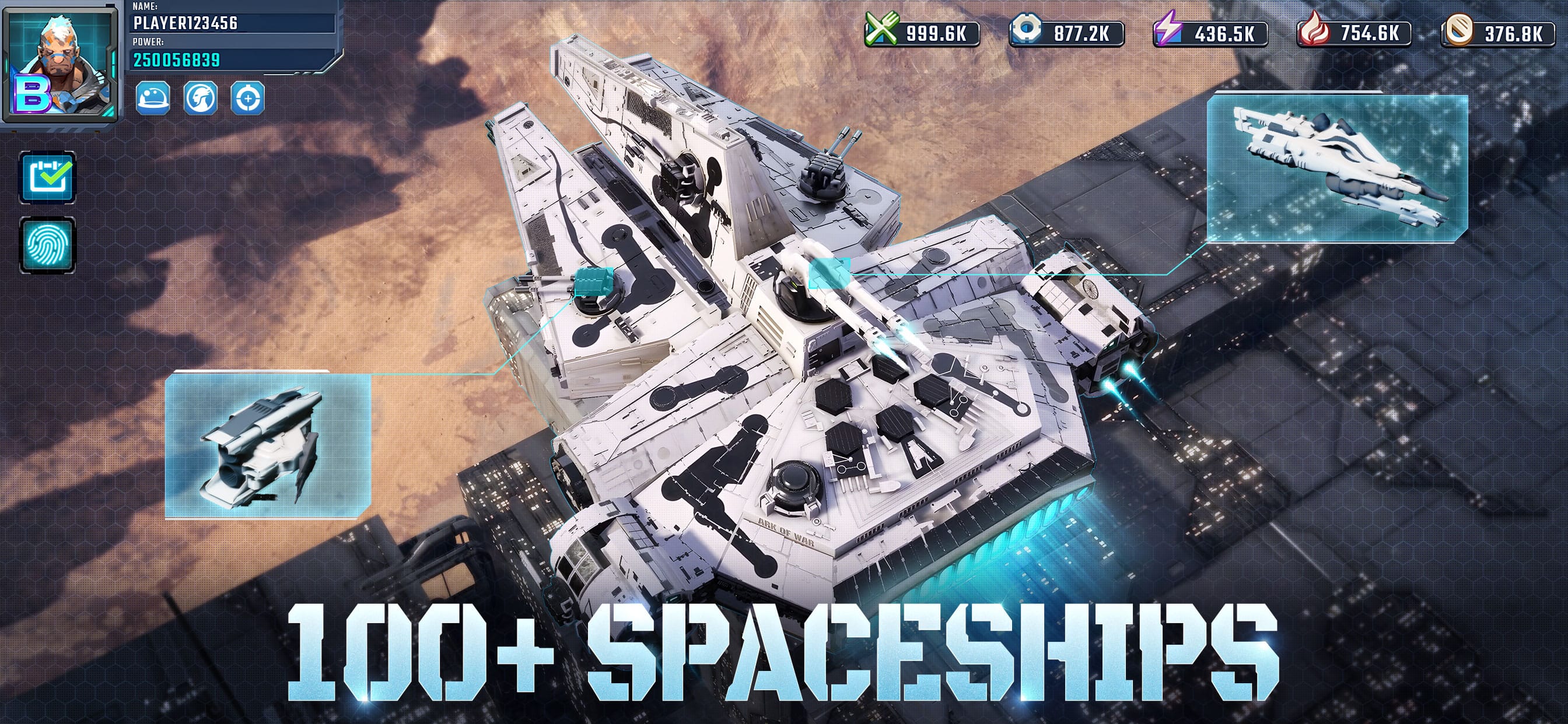This screenshot has width=1568, height=724.
Task: Click the 250056839 power value
Action: click(176, 61)
